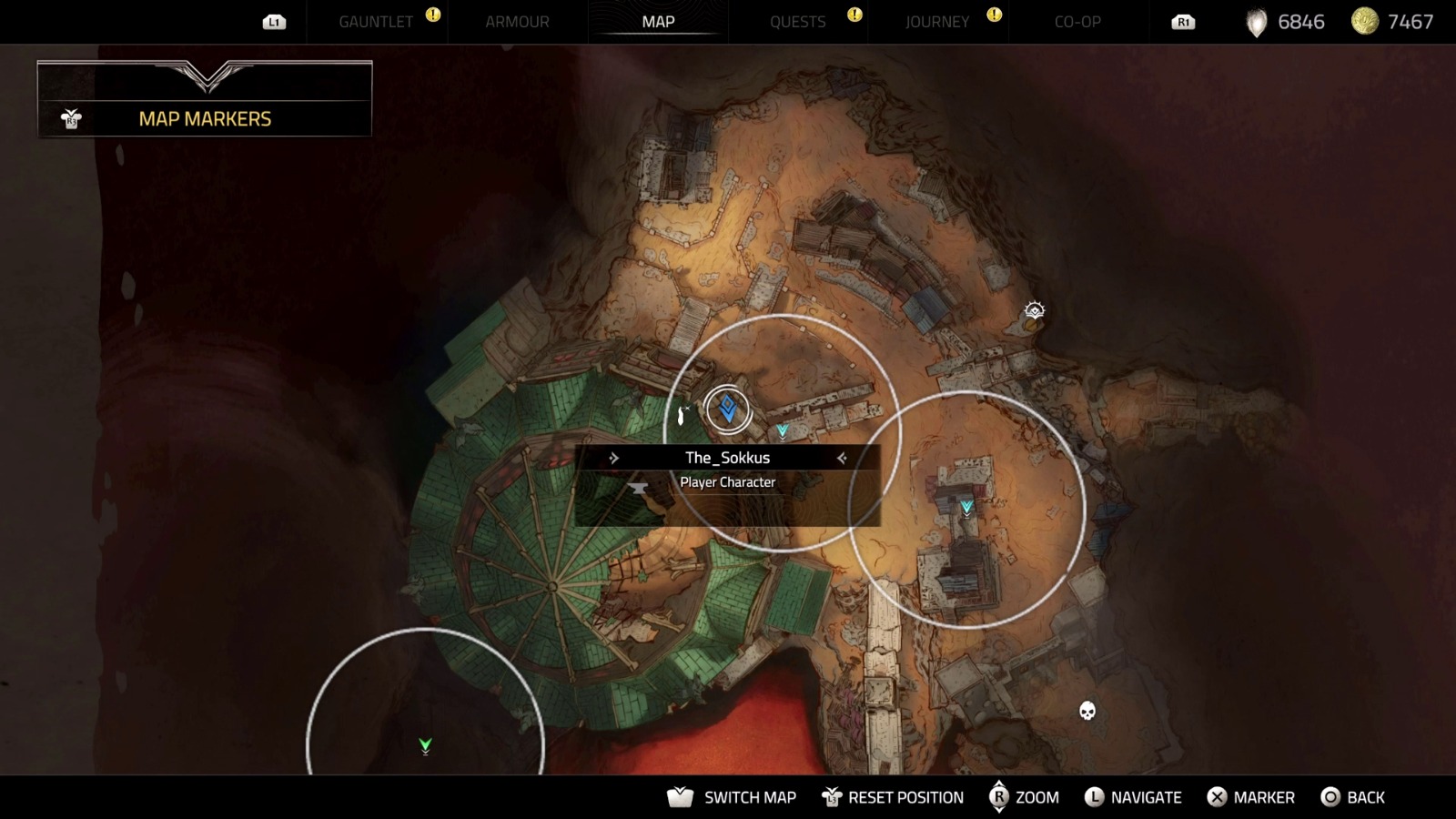The width and height of the screenshot is (1456, 819).
Task: Click the right chevron beside The_Sokkus name
Action: pyautogui.click(x=842, y=458)
